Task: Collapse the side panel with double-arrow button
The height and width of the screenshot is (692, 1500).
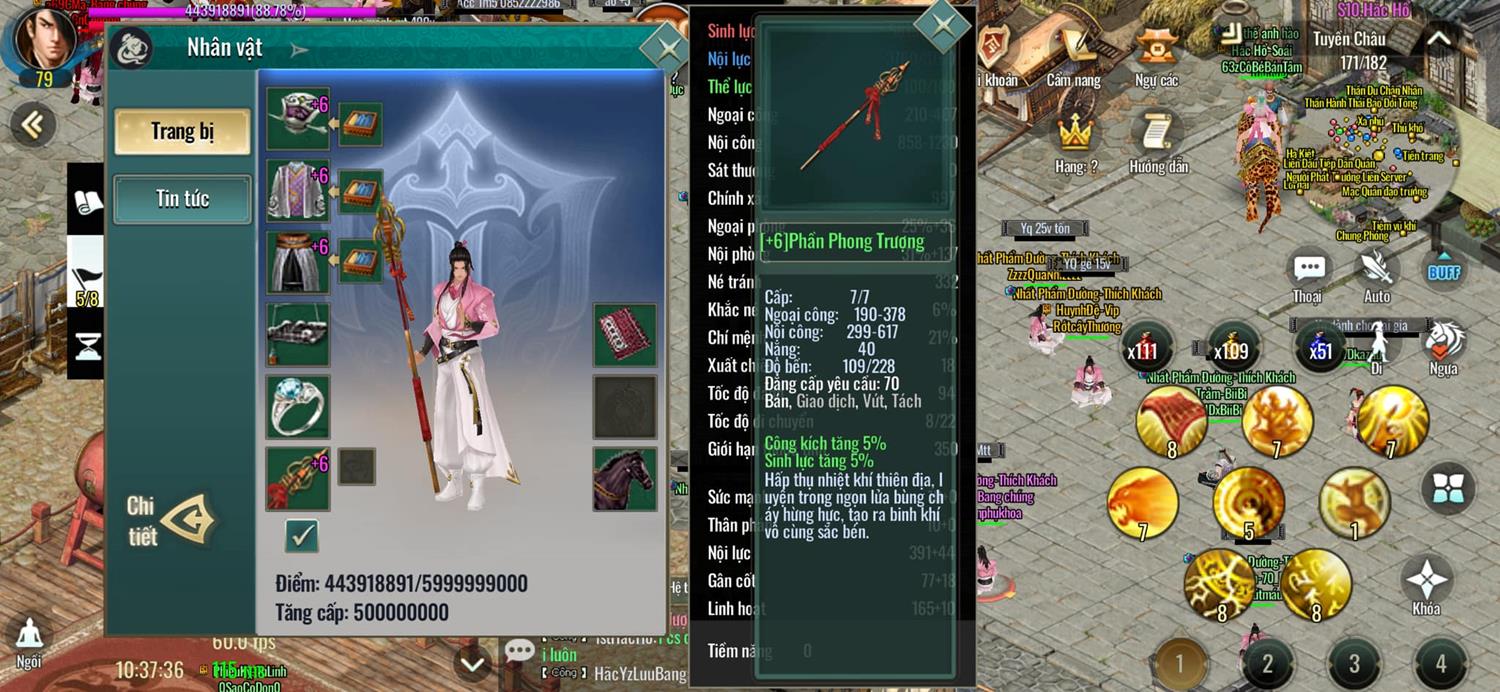Action: click(33, 124)
